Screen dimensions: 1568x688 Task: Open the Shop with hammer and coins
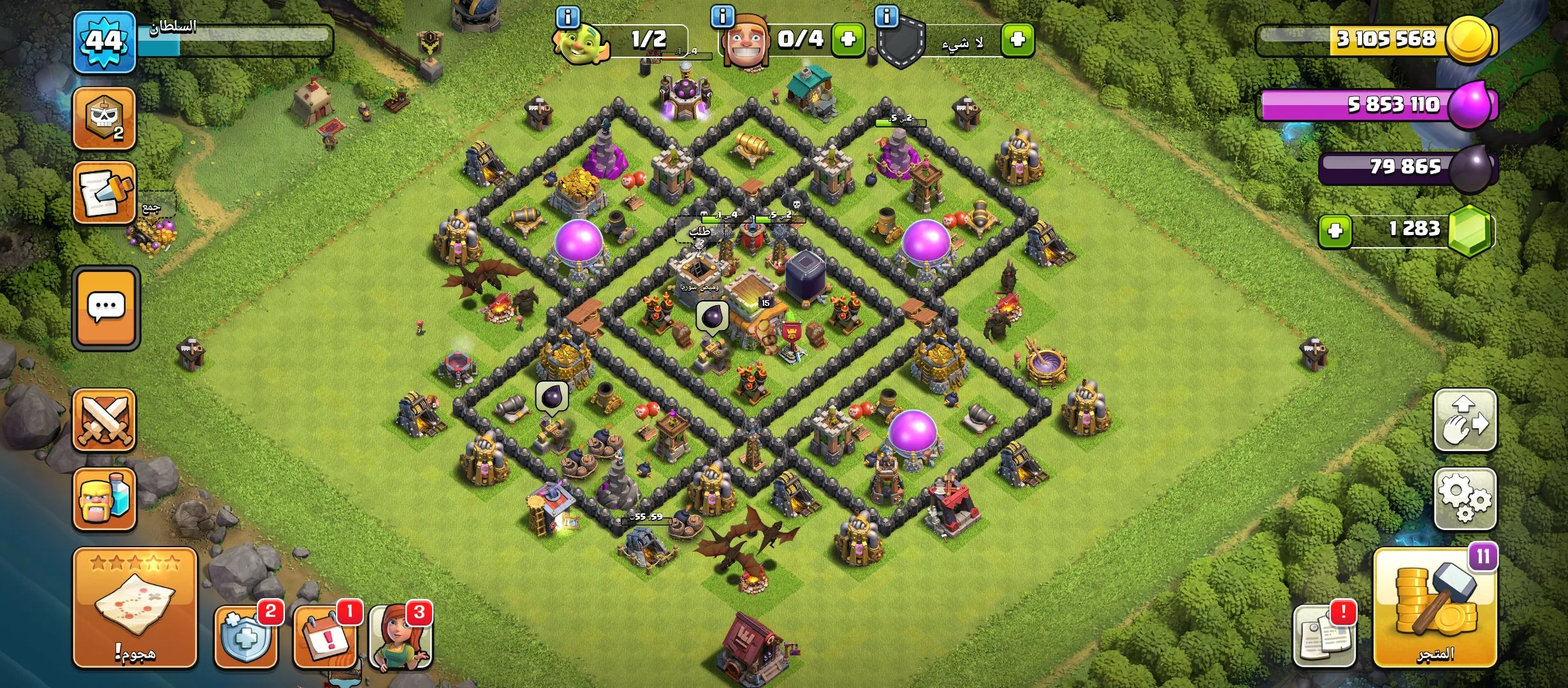tap(1434, 607)
